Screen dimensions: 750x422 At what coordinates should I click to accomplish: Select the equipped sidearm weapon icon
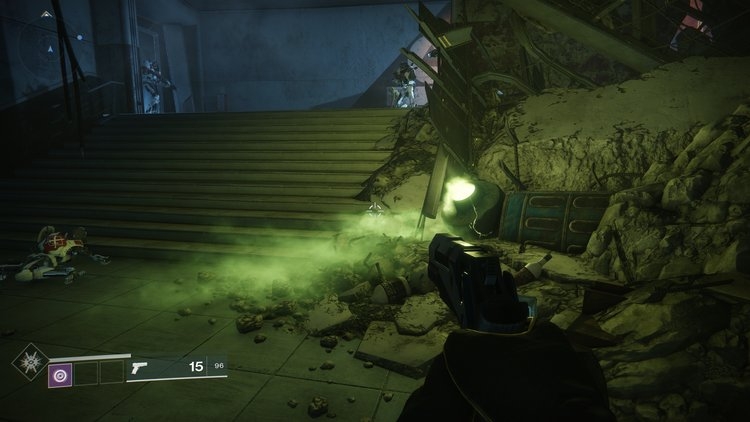coord(141,369)
